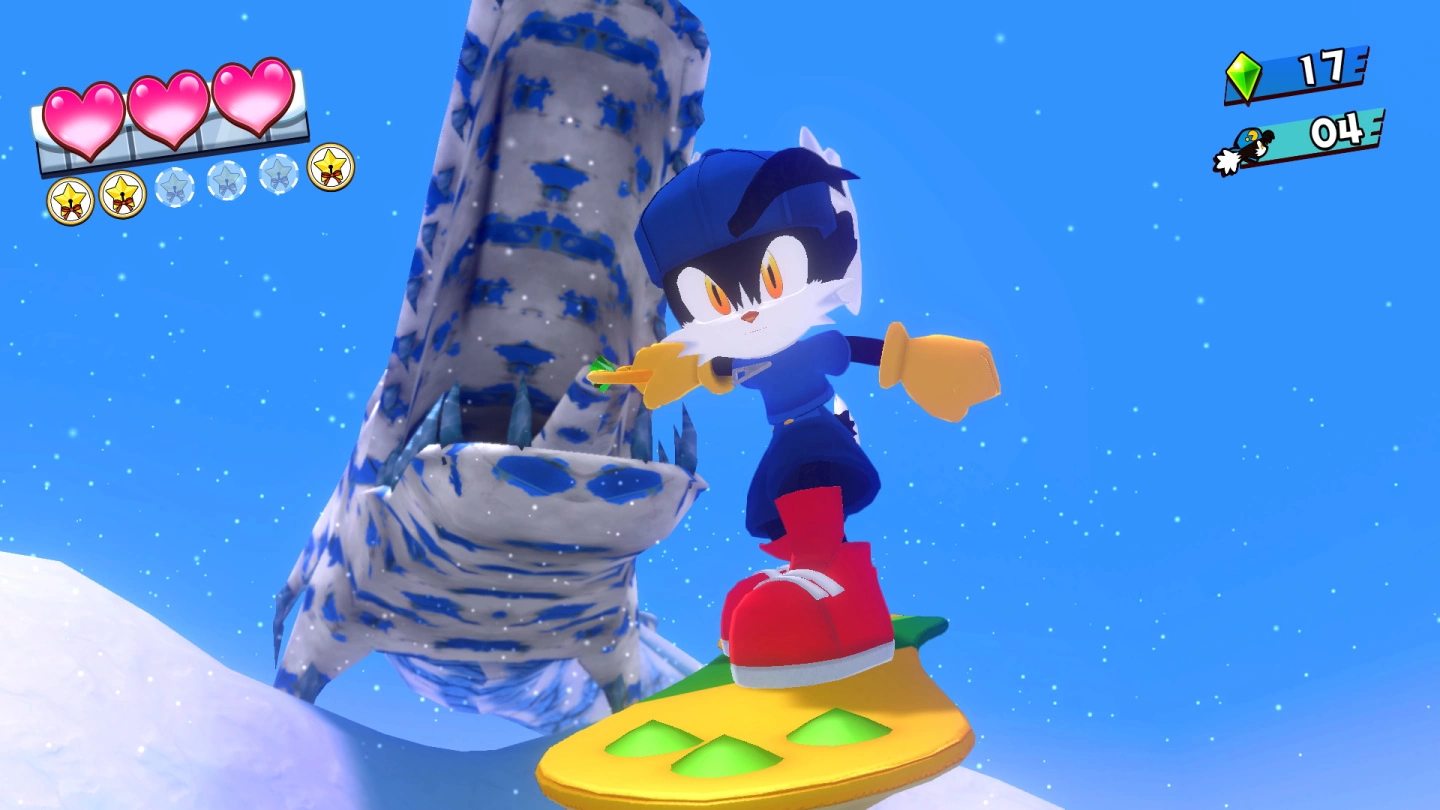The width and height of the screenshot is (1440, 810).
Task: Select the Klonoa lives icon
Action: tap(1245, 150)
